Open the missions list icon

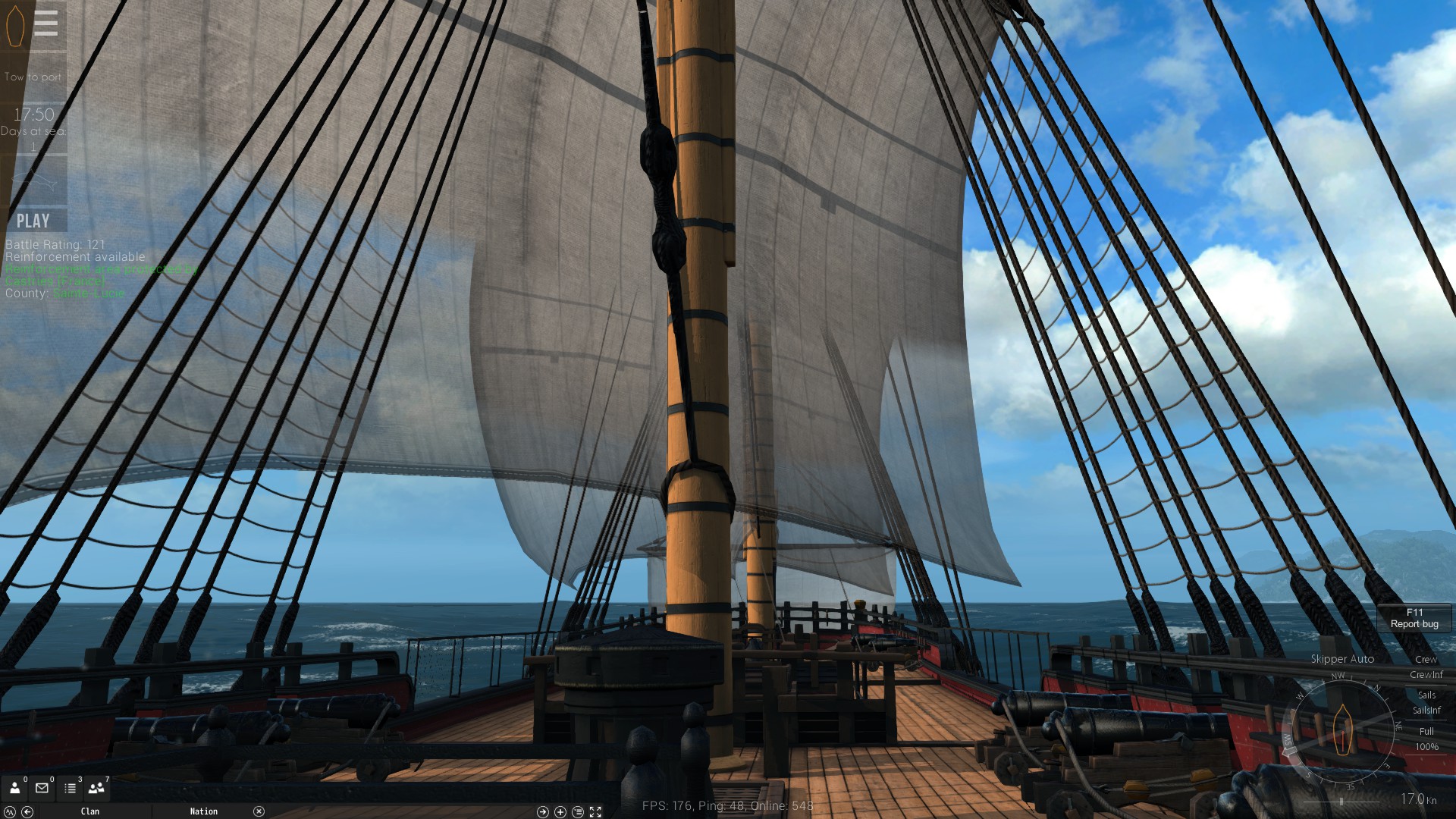(x=70, y=789)
